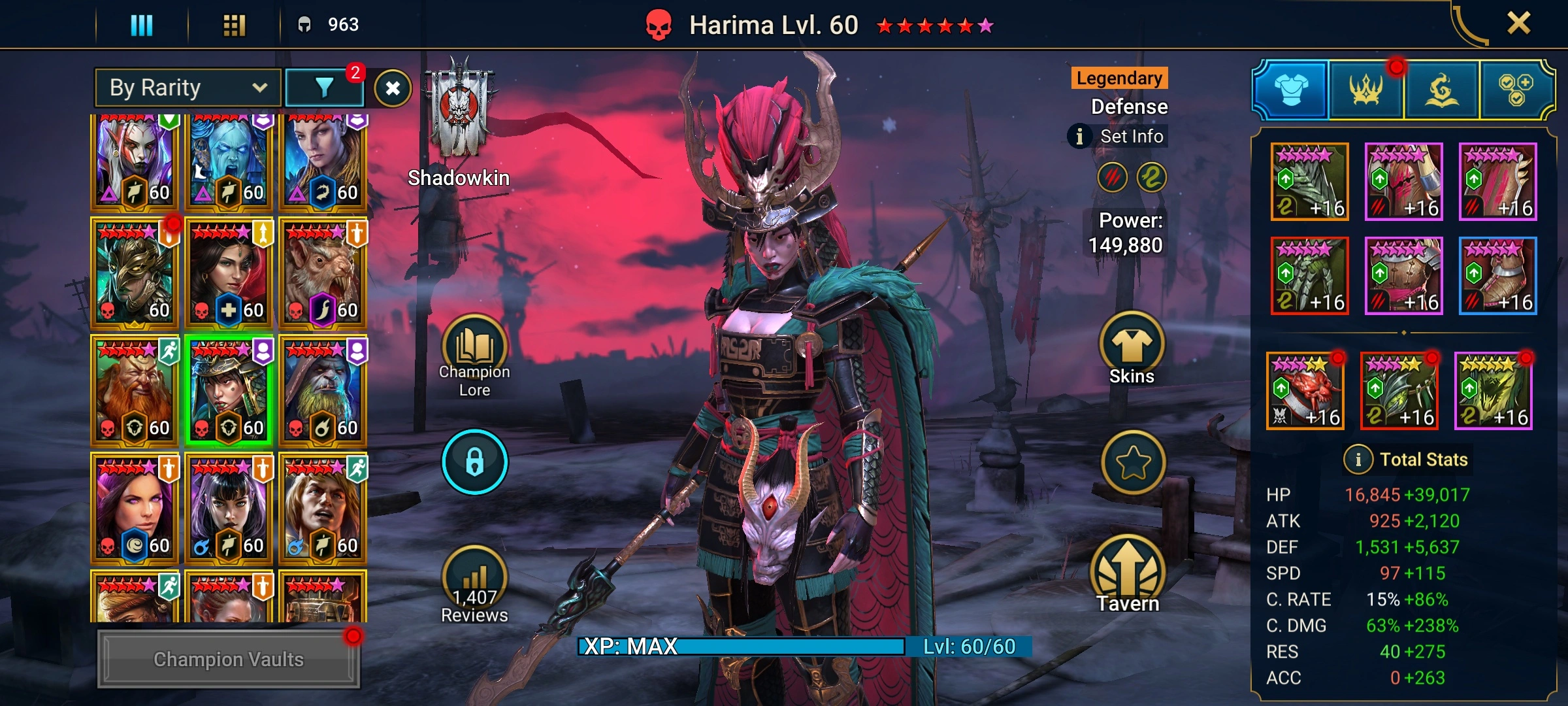Select the green-highlighted Harima portrait
This screenshot has width=1568, height=706.
[x=228, y=390]
